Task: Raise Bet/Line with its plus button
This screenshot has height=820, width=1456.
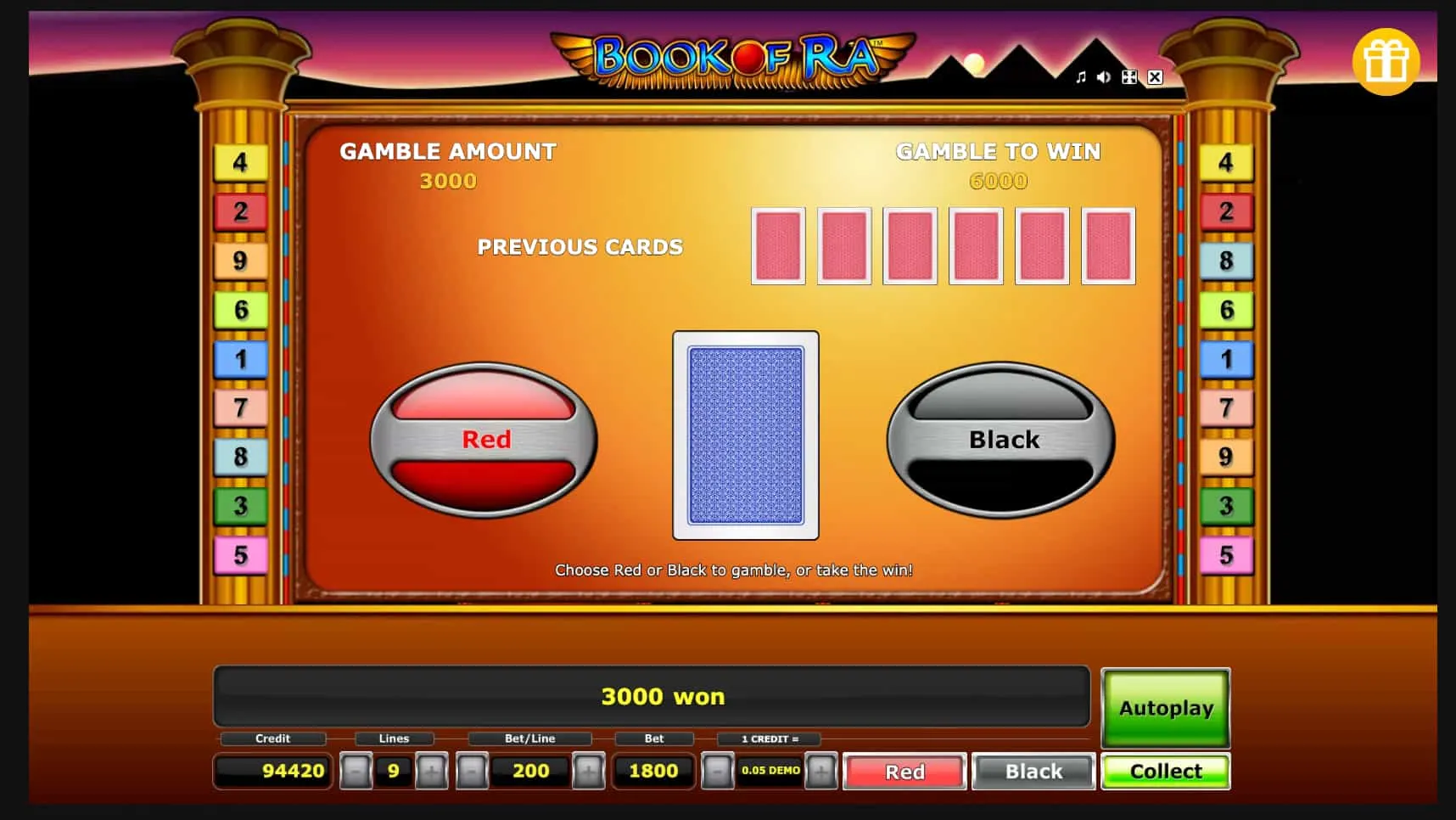Action: [x=590, y=772]
